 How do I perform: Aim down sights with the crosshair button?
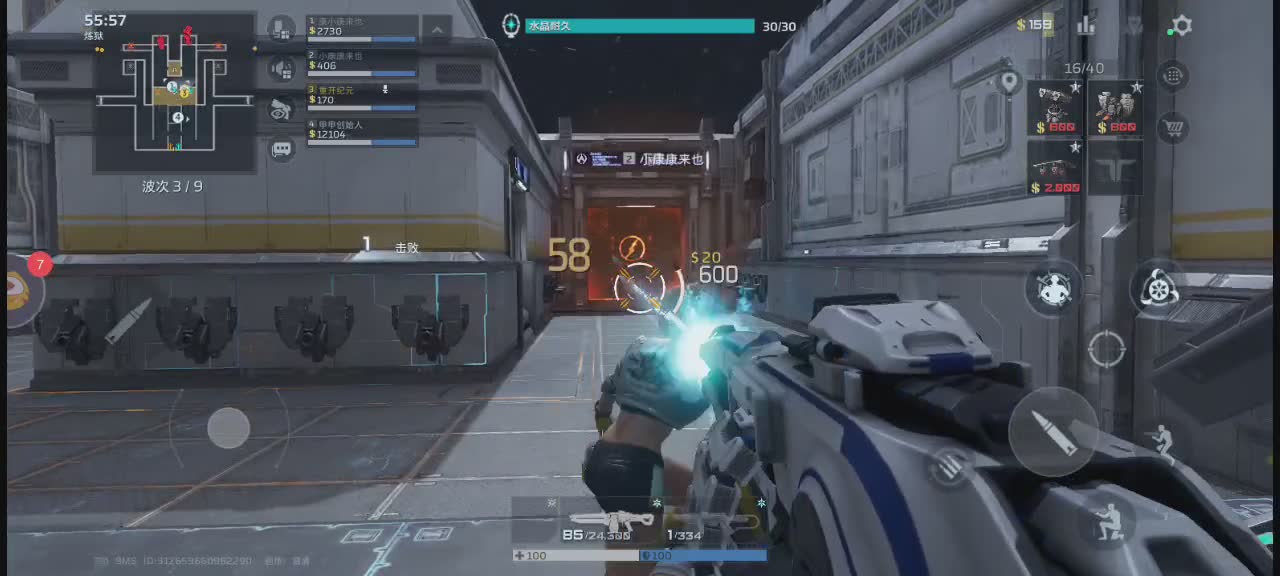1106,349
